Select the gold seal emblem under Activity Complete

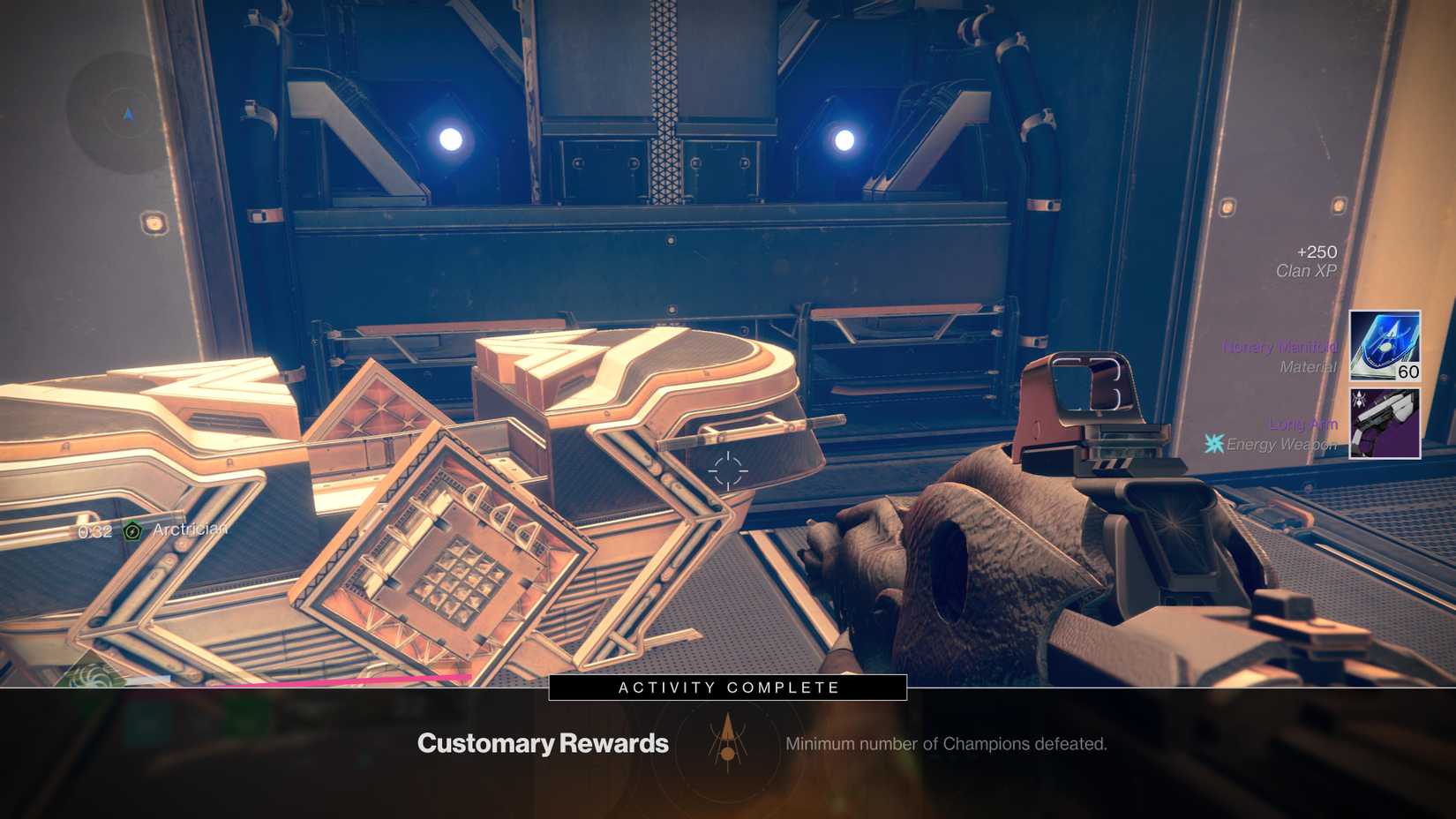point(725,743)
